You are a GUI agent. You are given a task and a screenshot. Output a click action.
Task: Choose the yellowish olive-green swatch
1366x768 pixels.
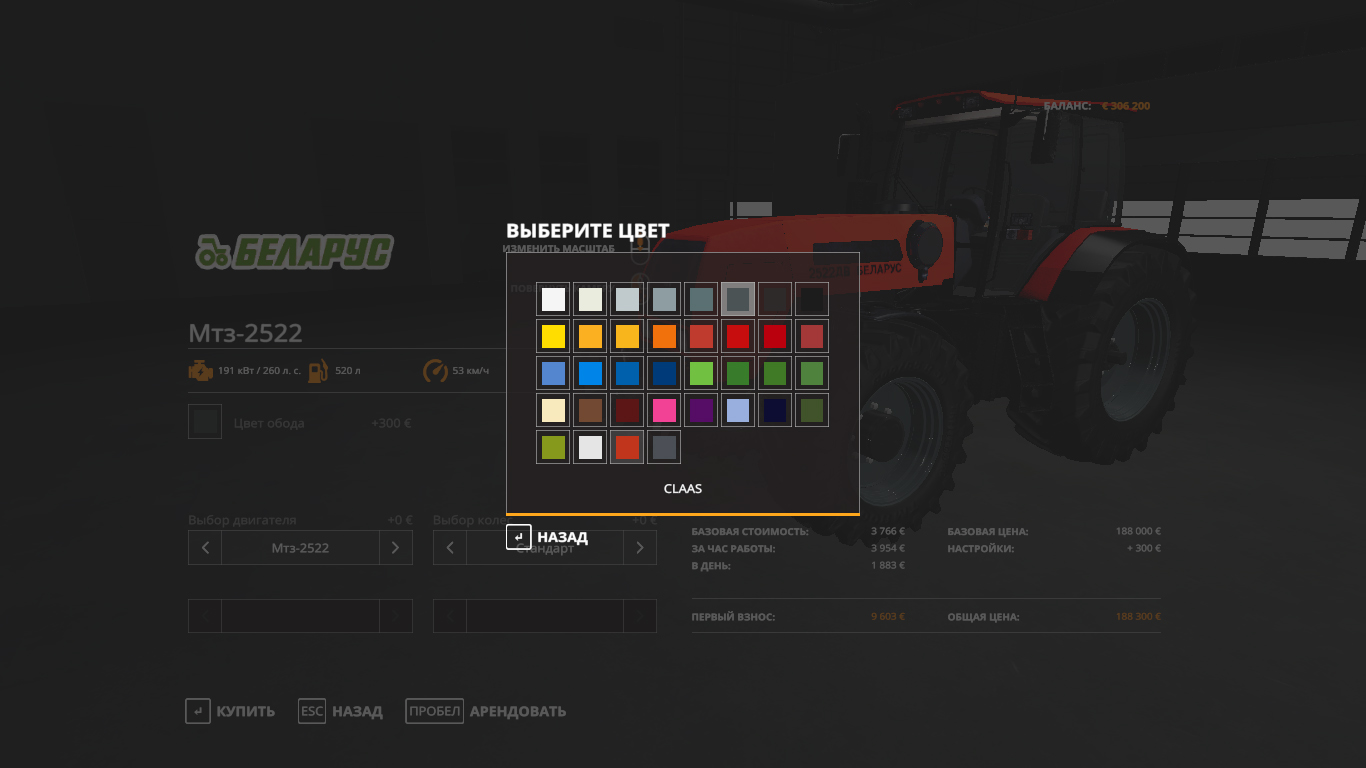[x=553, y=447]
